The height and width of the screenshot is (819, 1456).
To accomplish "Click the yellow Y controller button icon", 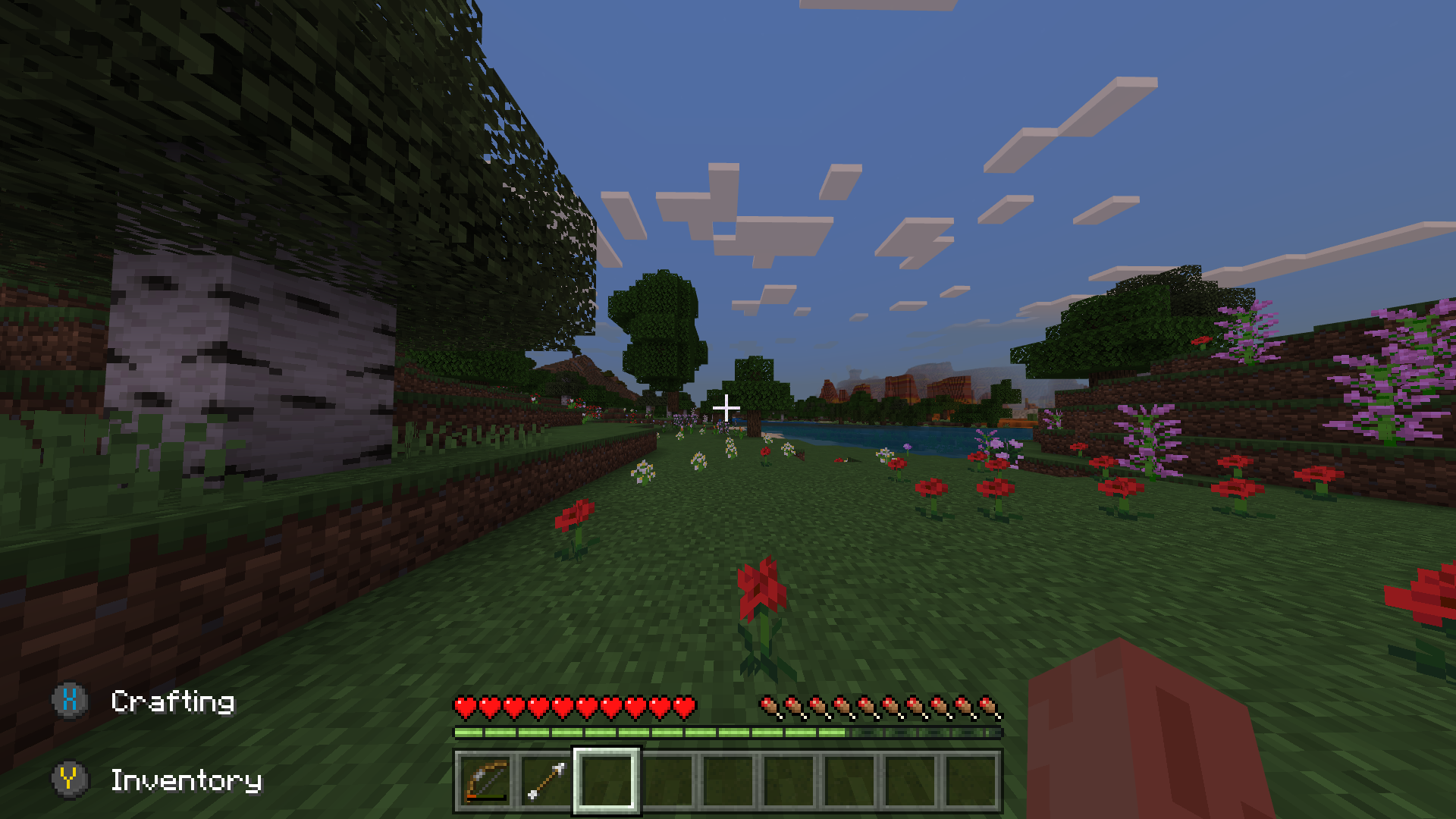I will pyautogui.click(x=70, y=780).
